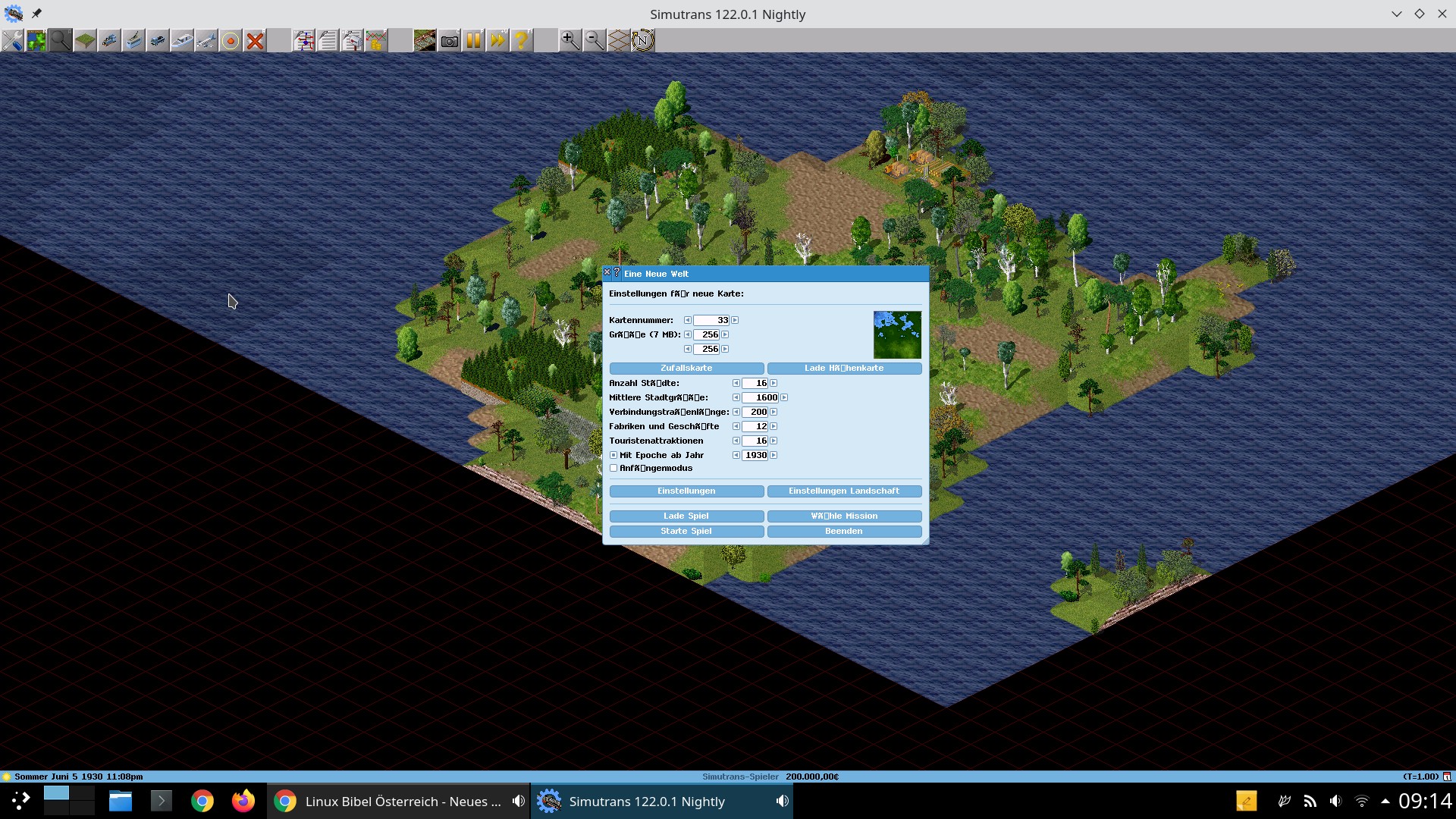Pause the game from the toolbar
Image resolution: width=1456 pixels, height=819 pixels.
(473, 40)
